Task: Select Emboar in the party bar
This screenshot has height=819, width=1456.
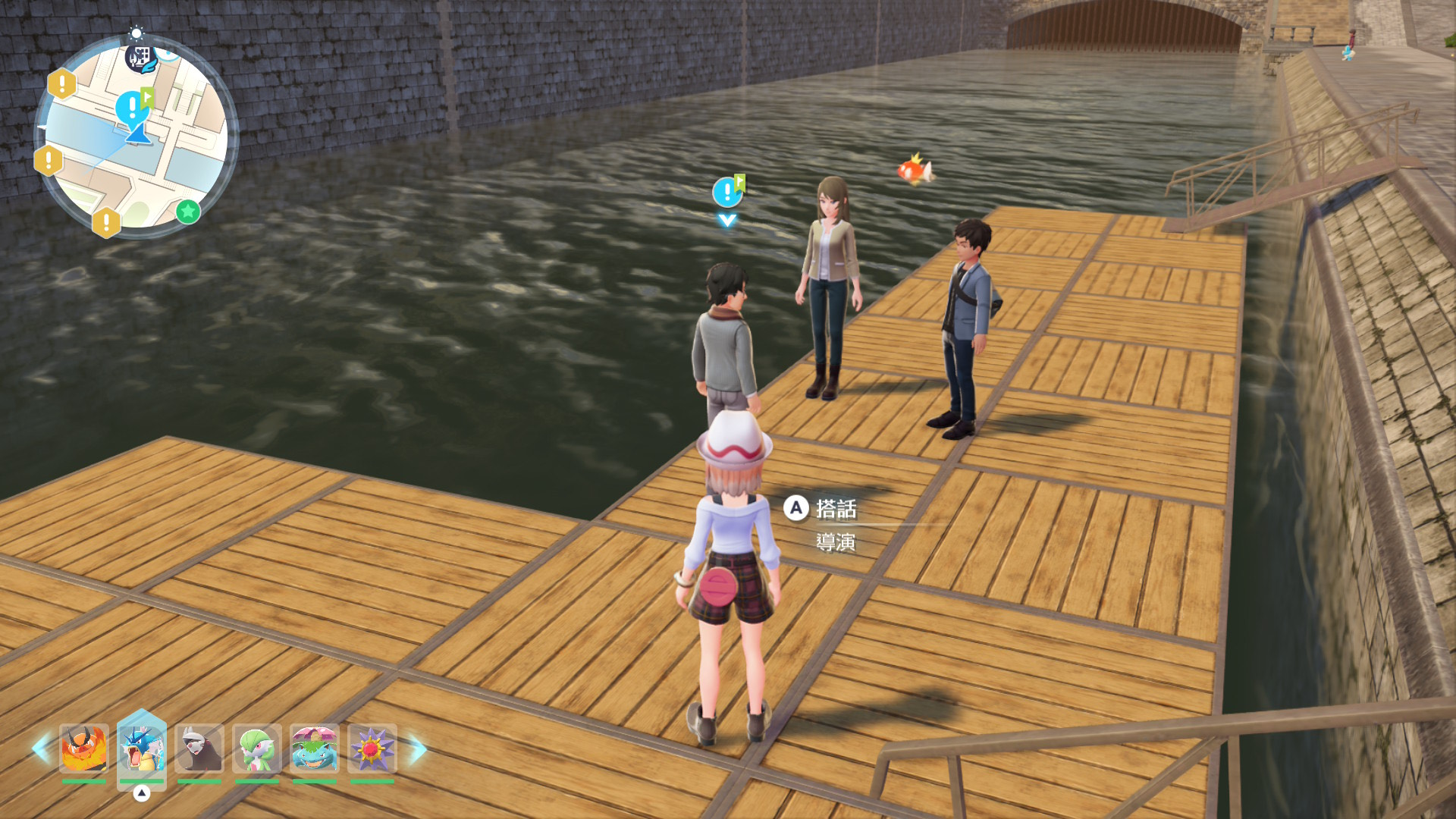Action: [x=84, y=748]
